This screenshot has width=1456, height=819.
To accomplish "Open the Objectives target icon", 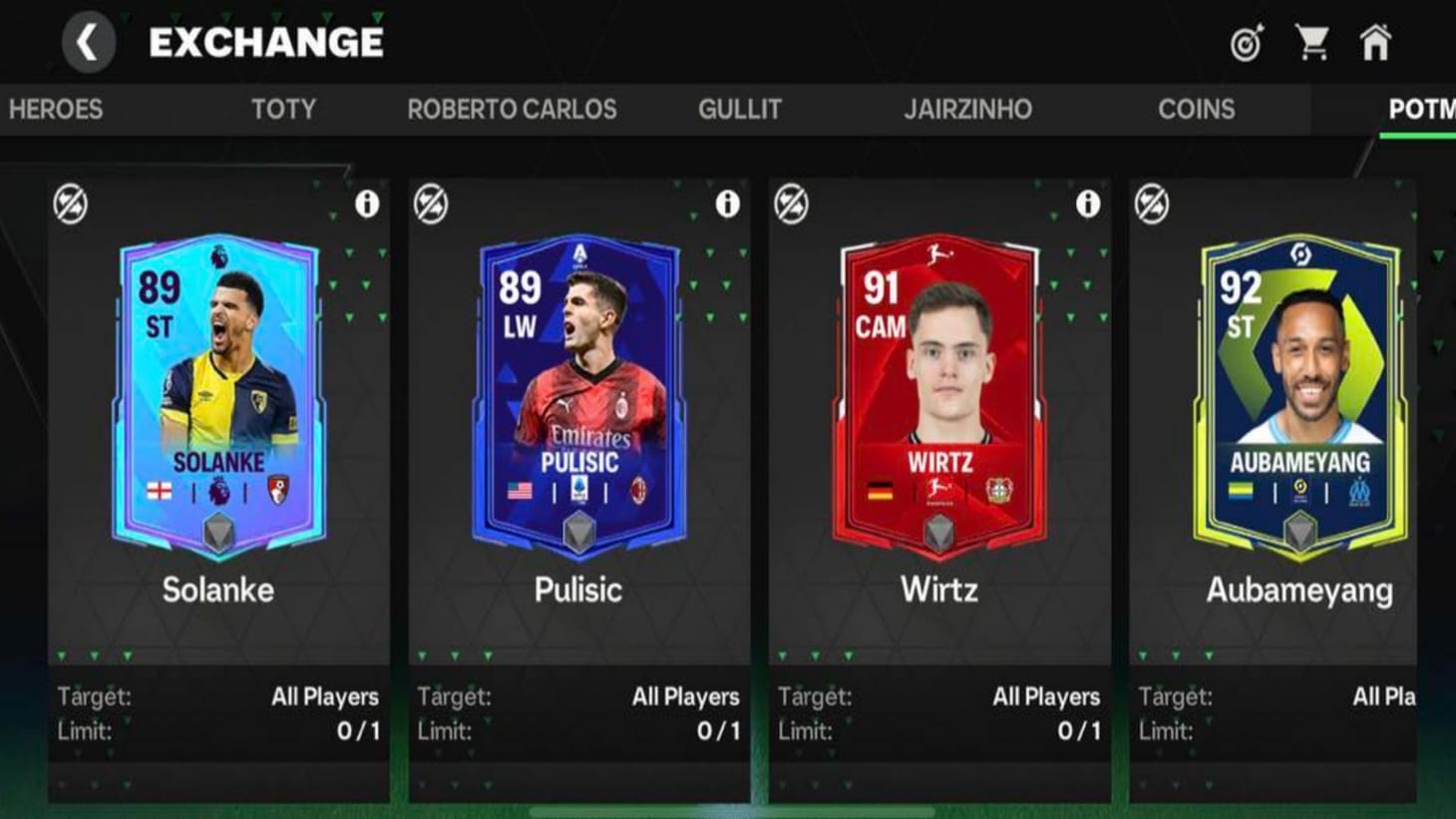I will click(x=1248, y=42).
